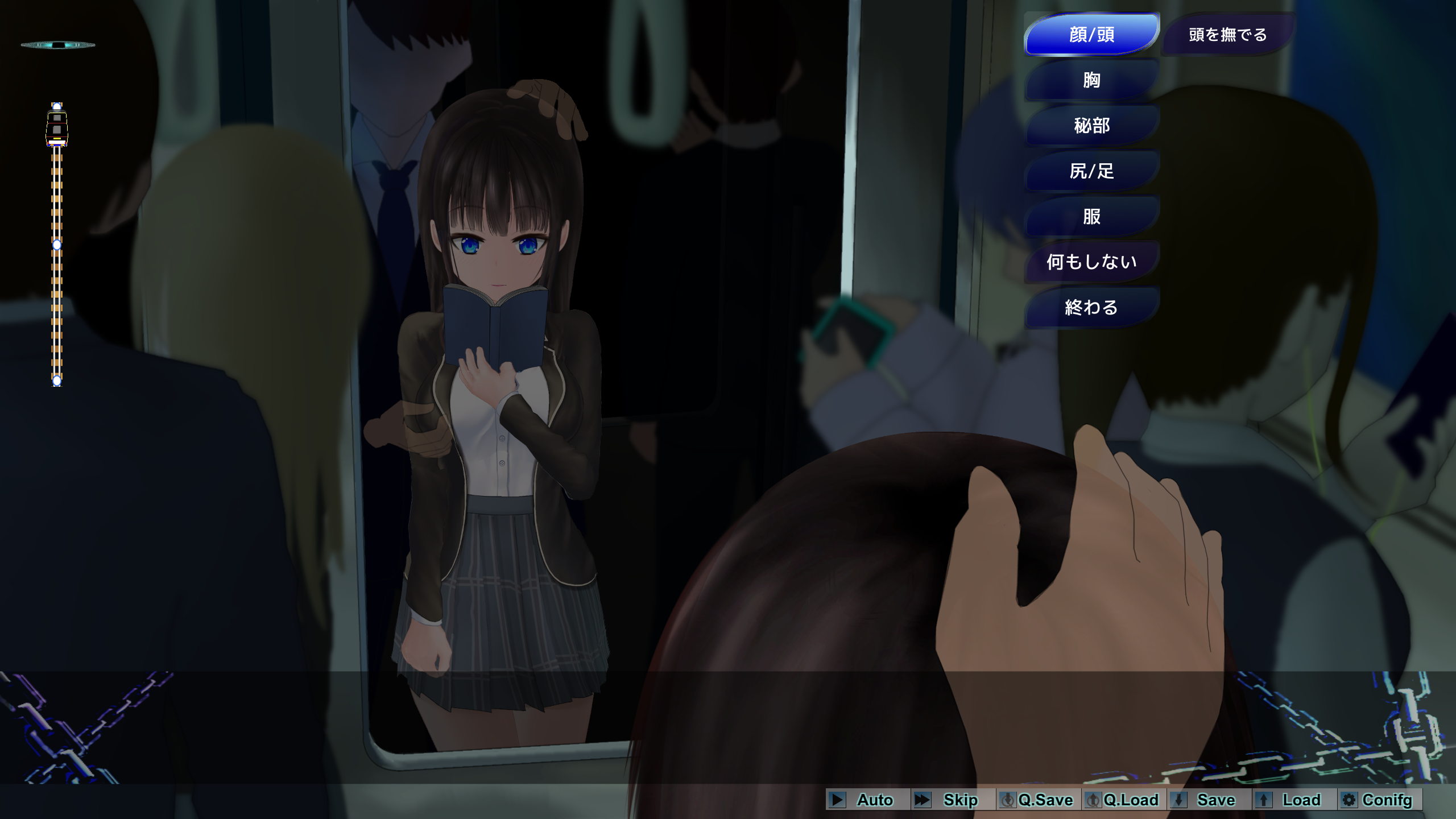This screenshot has height=819, width=1456.
Task: Quick load with the Q.Load button
Action: pyautogui.click(x=1123, y=800)
